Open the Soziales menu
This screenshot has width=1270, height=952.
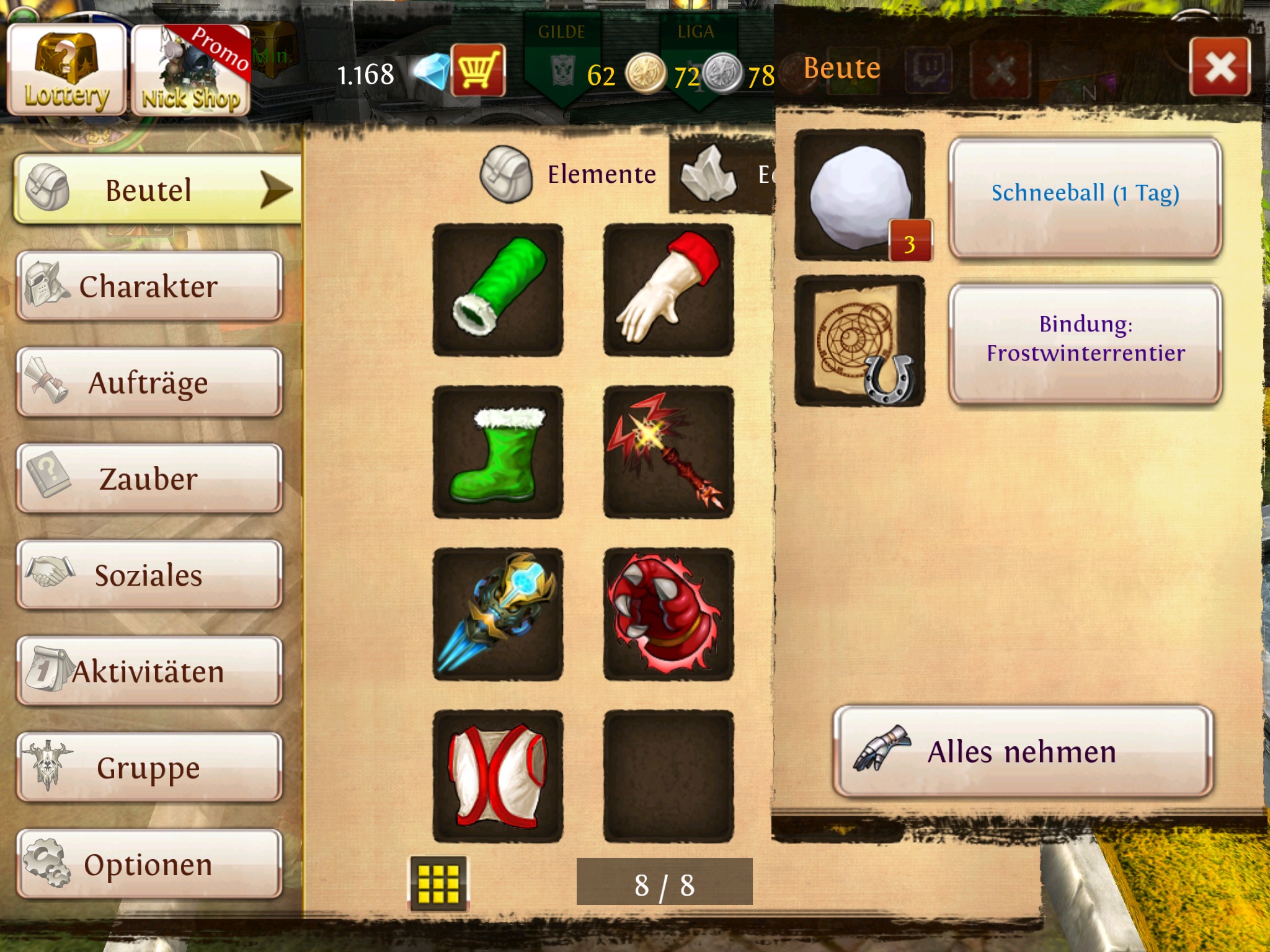coord(149,575)
